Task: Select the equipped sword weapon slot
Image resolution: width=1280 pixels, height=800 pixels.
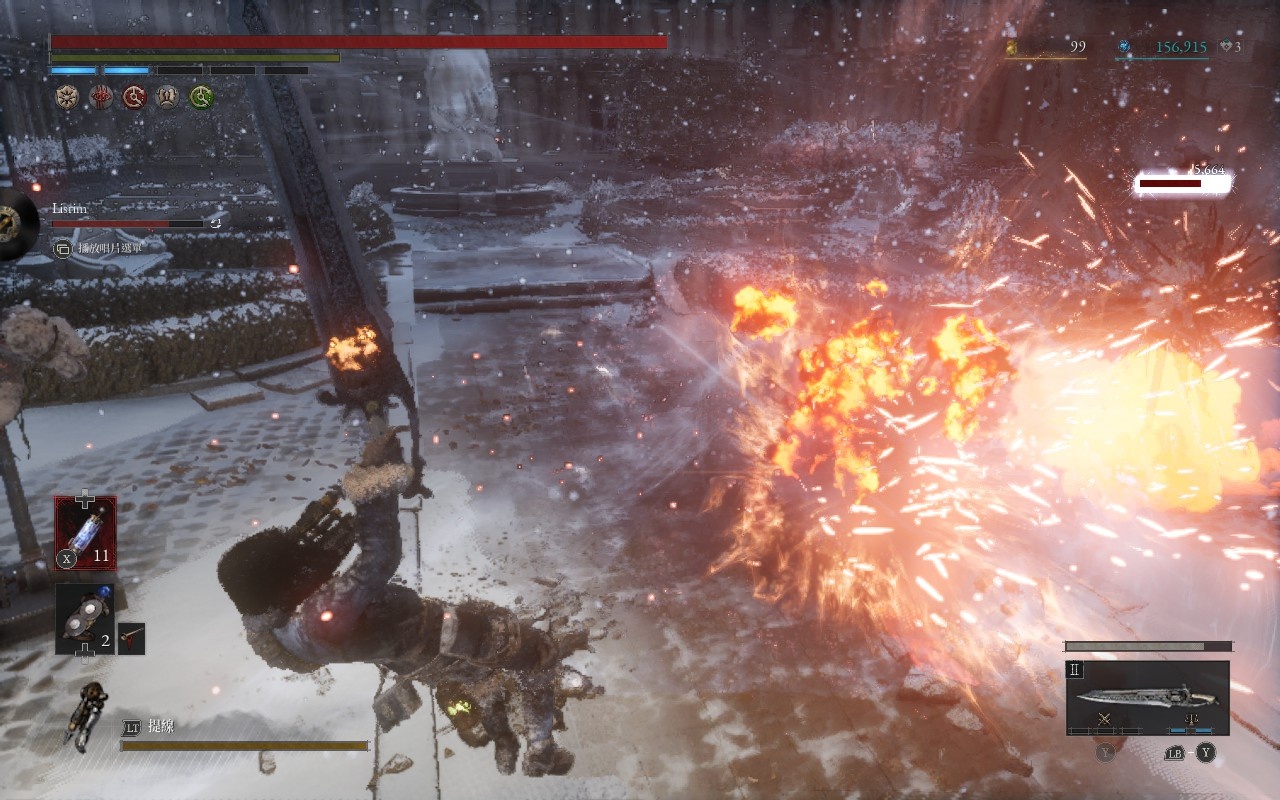Action: [1147, 697]
